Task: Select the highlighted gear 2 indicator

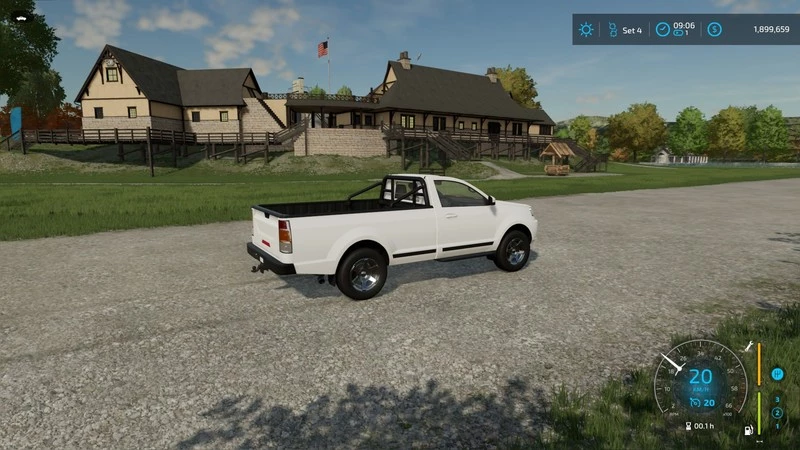Action: 776,412
